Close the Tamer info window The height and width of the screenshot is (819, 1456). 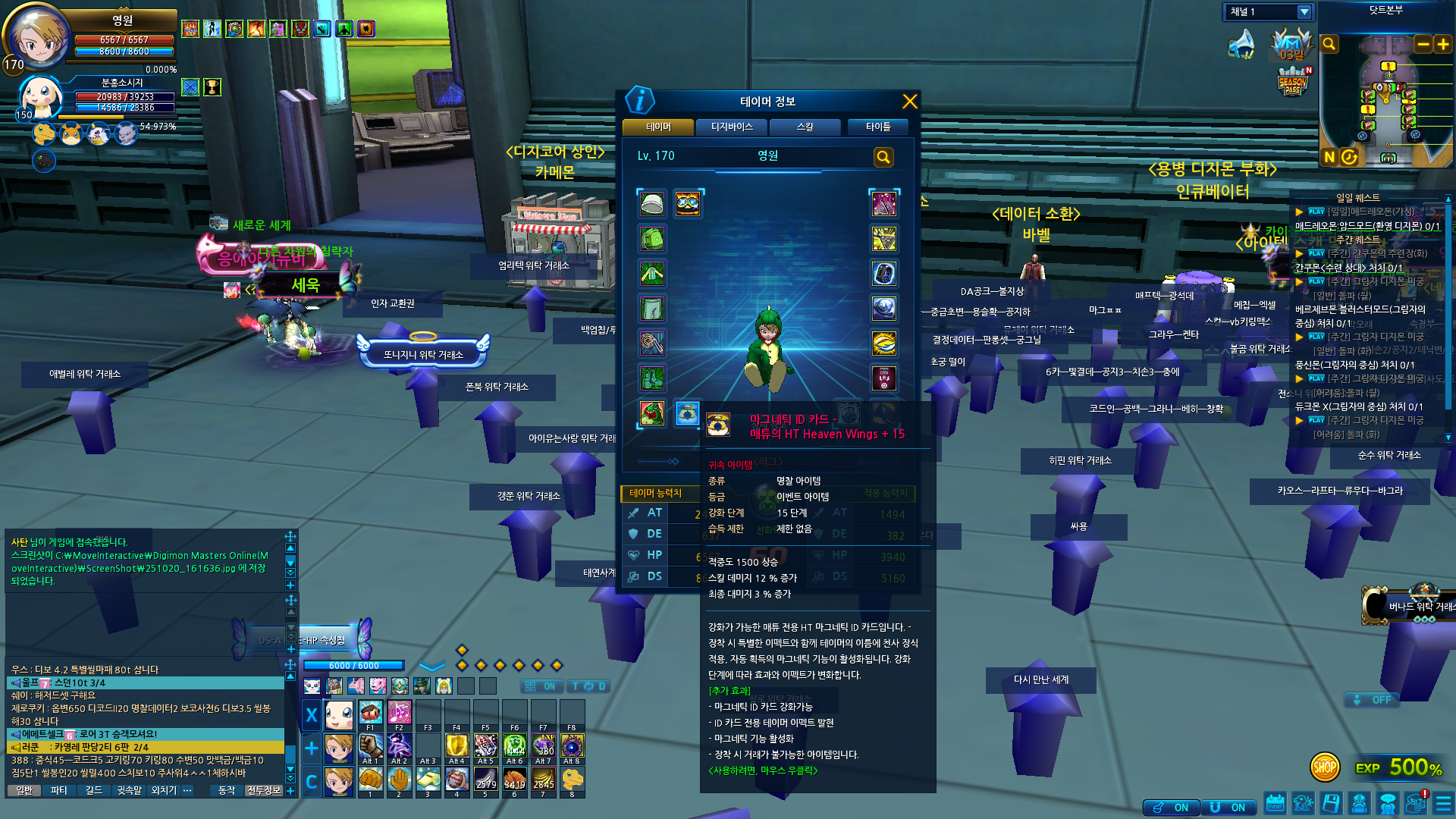(910, 102)
